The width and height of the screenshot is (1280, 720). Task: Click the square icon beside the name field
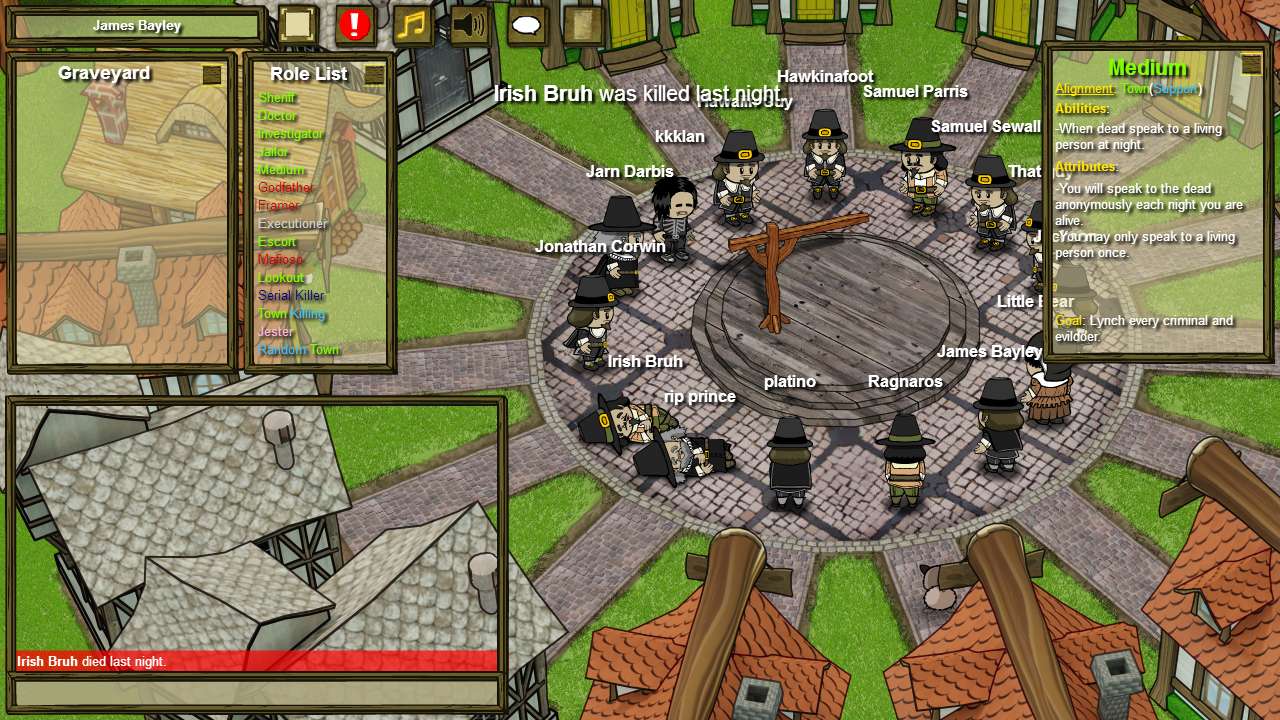pyautogui.click(x=297, y=23)
